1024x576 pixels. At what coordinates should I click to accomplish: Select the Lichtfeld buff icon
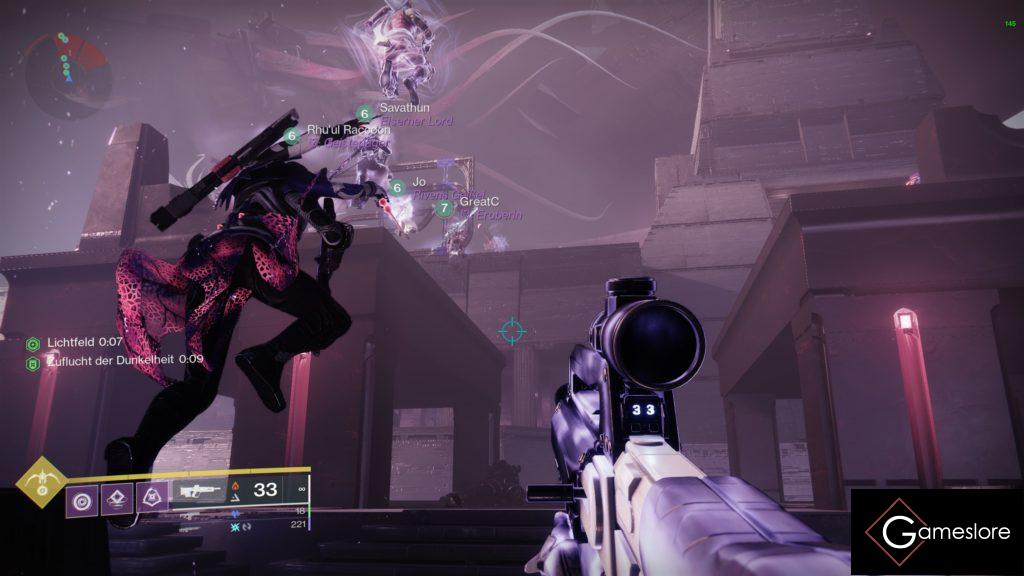click(x=32, y=343)
